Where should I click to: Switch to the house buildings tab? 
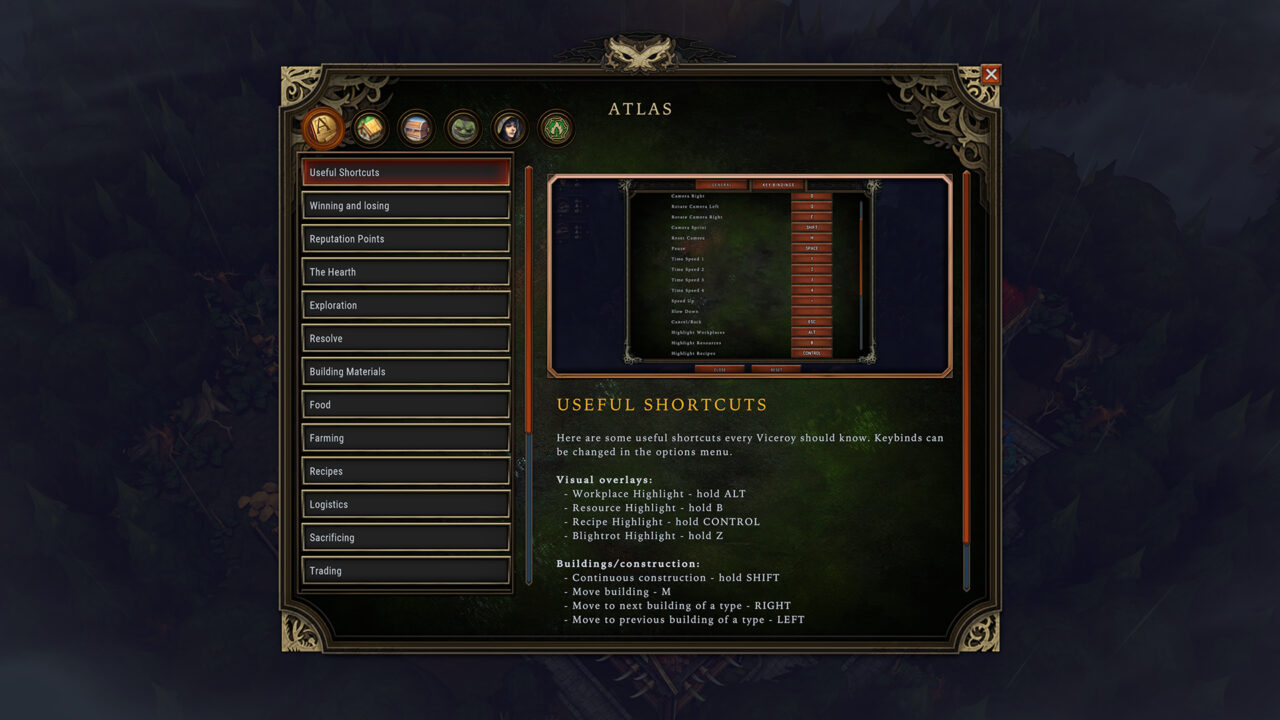(x=370, y=128)
